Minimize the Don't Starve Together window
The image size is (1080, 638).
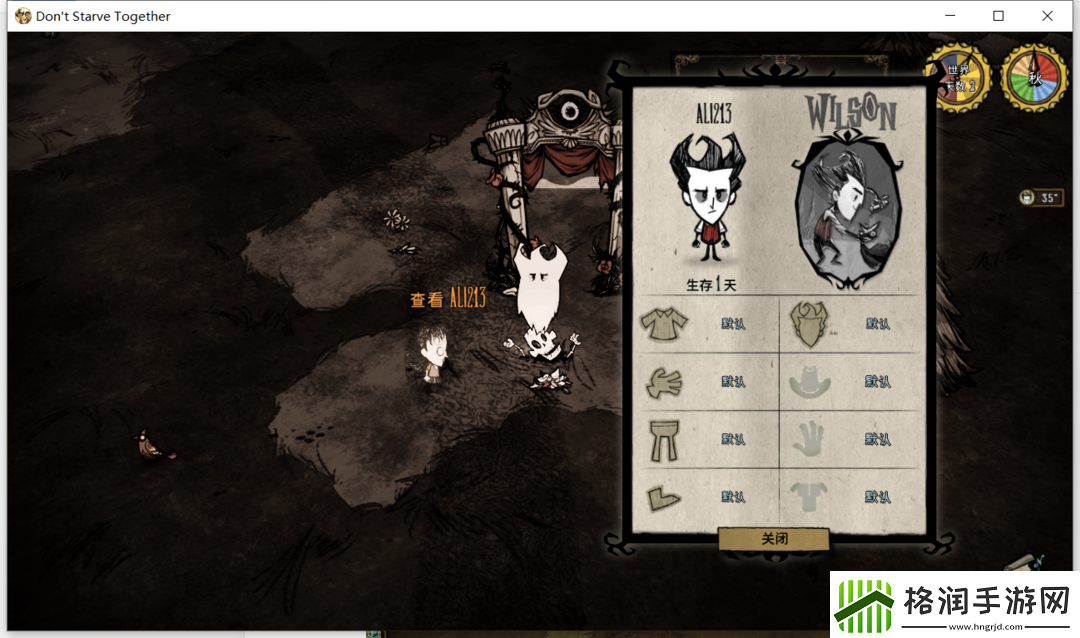[949, 16]
